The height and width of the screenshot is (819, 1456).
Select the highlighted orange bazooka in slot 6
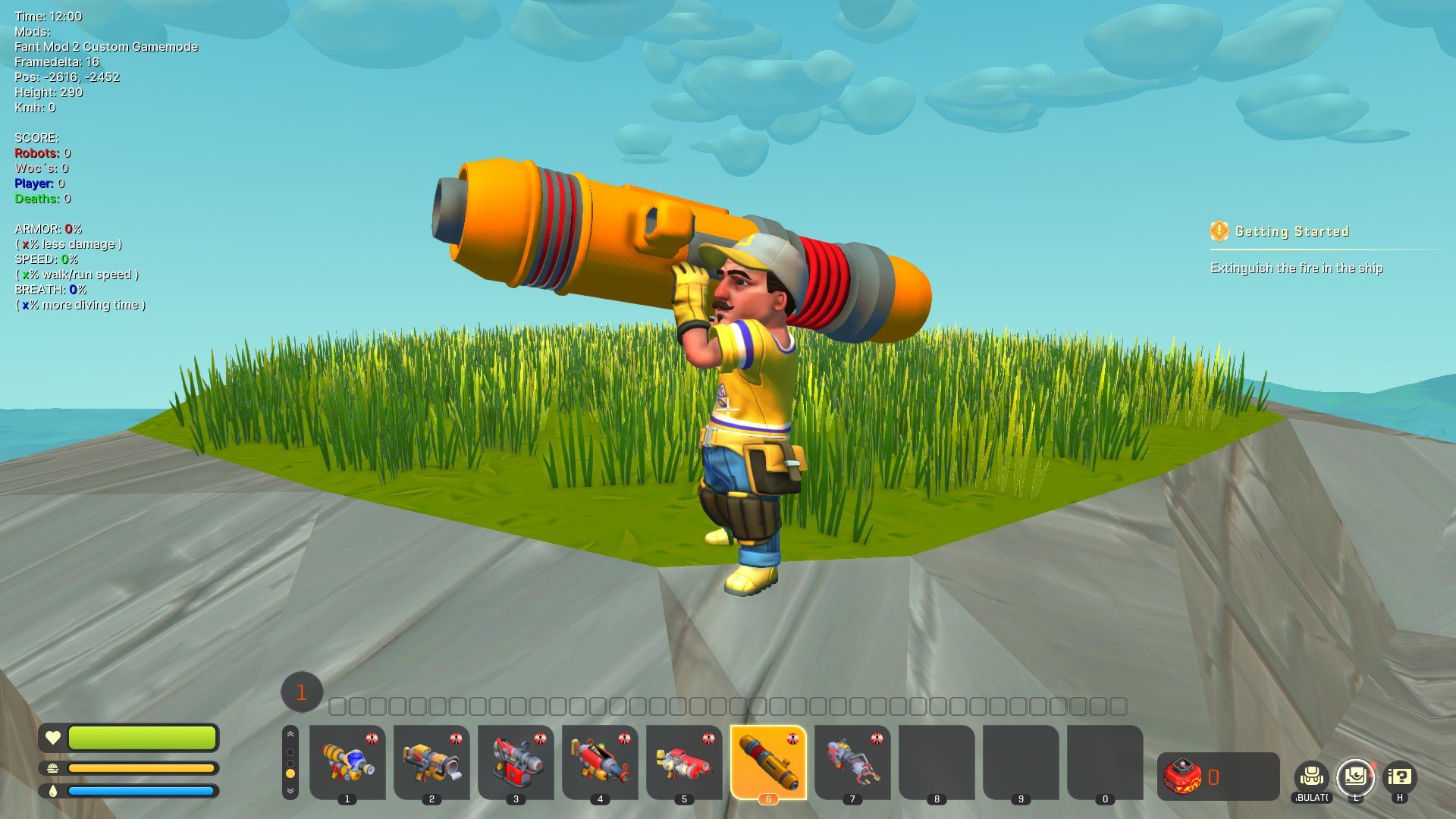(x=768, y=761)
